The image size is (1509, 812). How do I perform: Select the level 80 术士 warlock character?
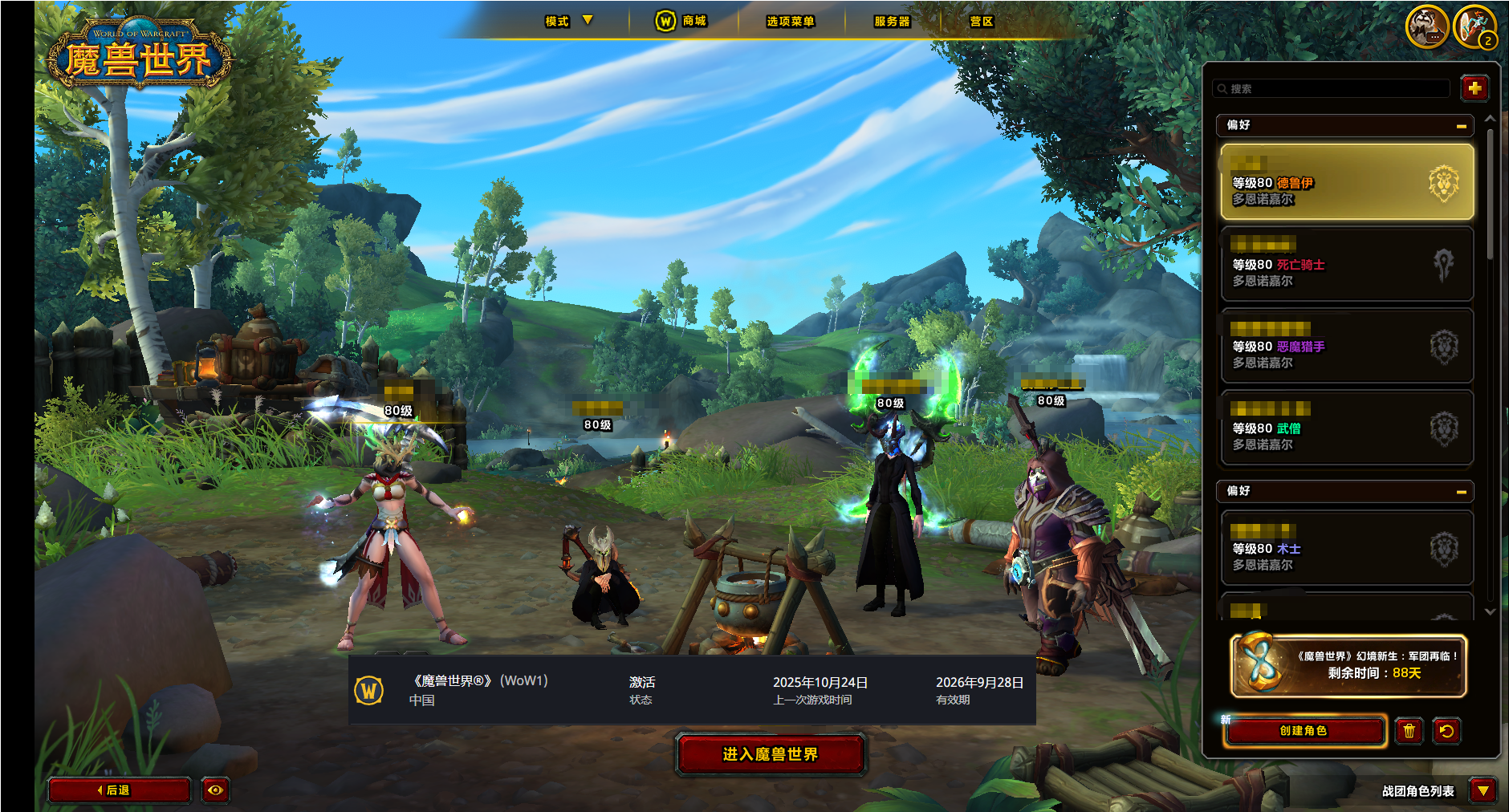tap(1347, 549)
